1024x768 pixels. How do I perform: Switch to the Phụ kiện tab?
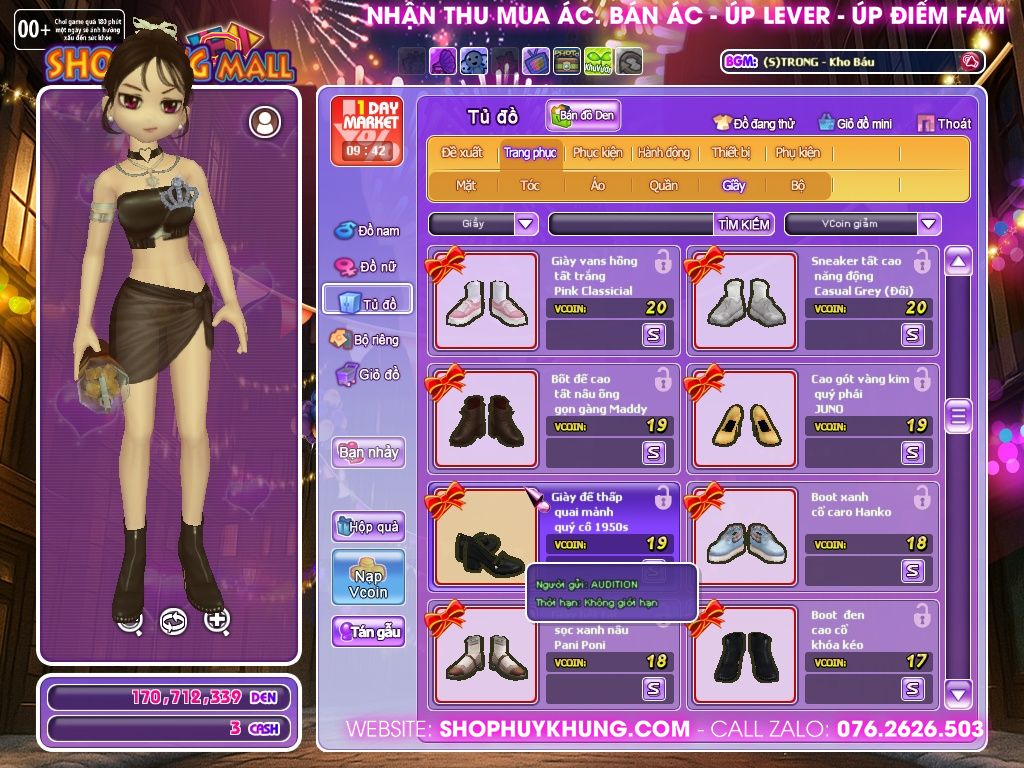(797, 153)
